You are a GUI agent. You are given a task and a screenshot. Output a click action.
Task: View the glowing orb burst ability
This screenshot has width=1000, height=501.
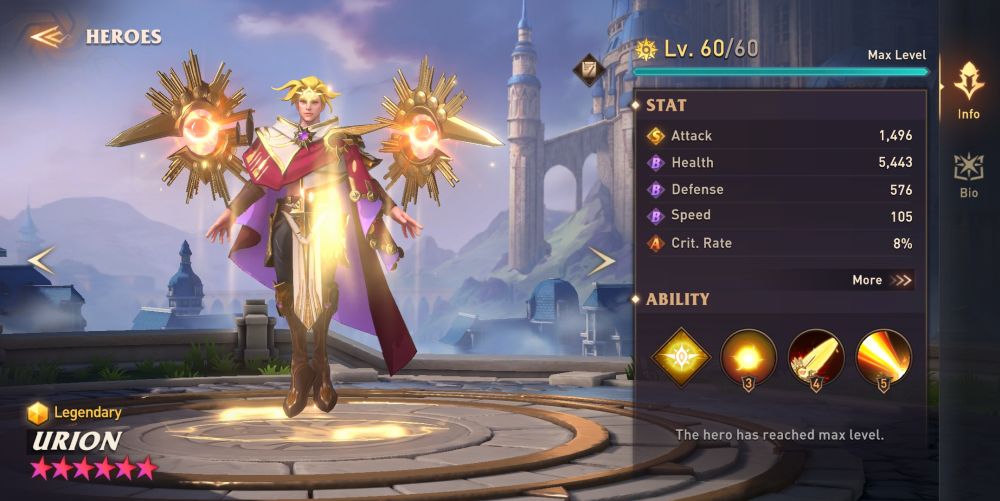pyautogui.click(x=748, y=357)
